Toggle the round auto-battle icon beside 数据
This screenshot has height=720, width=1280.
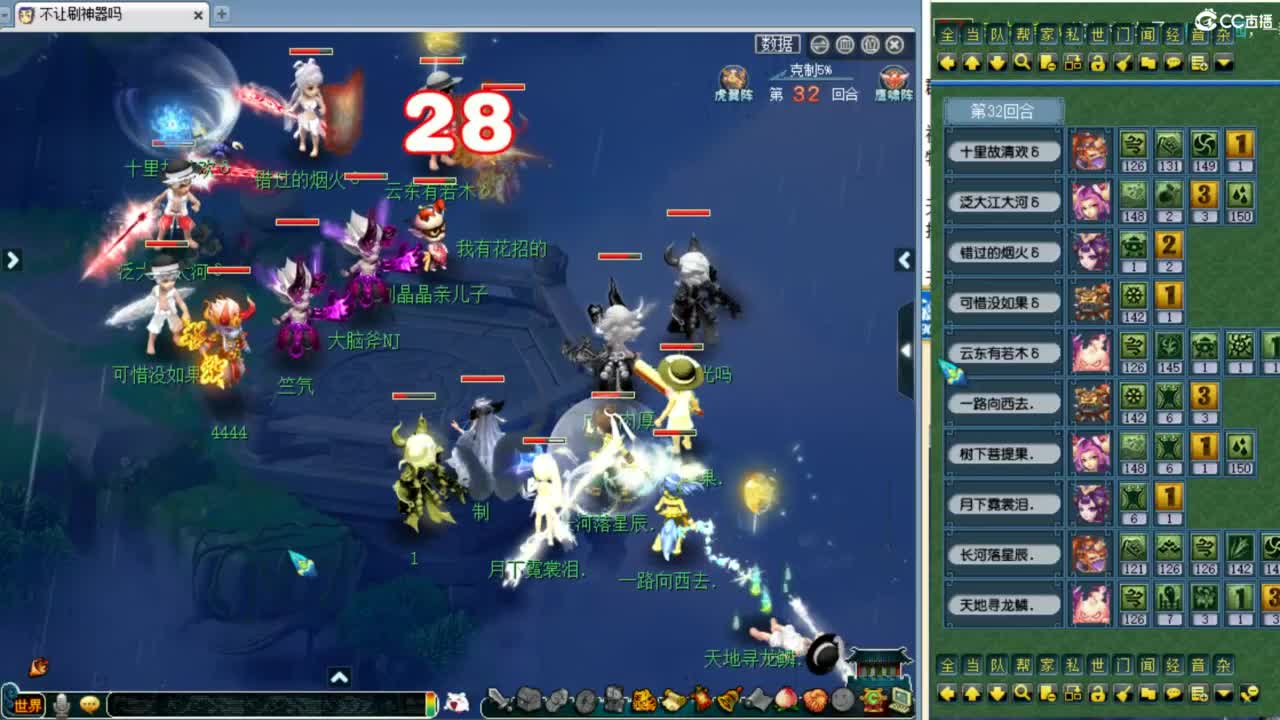click(x=822, y=44)
